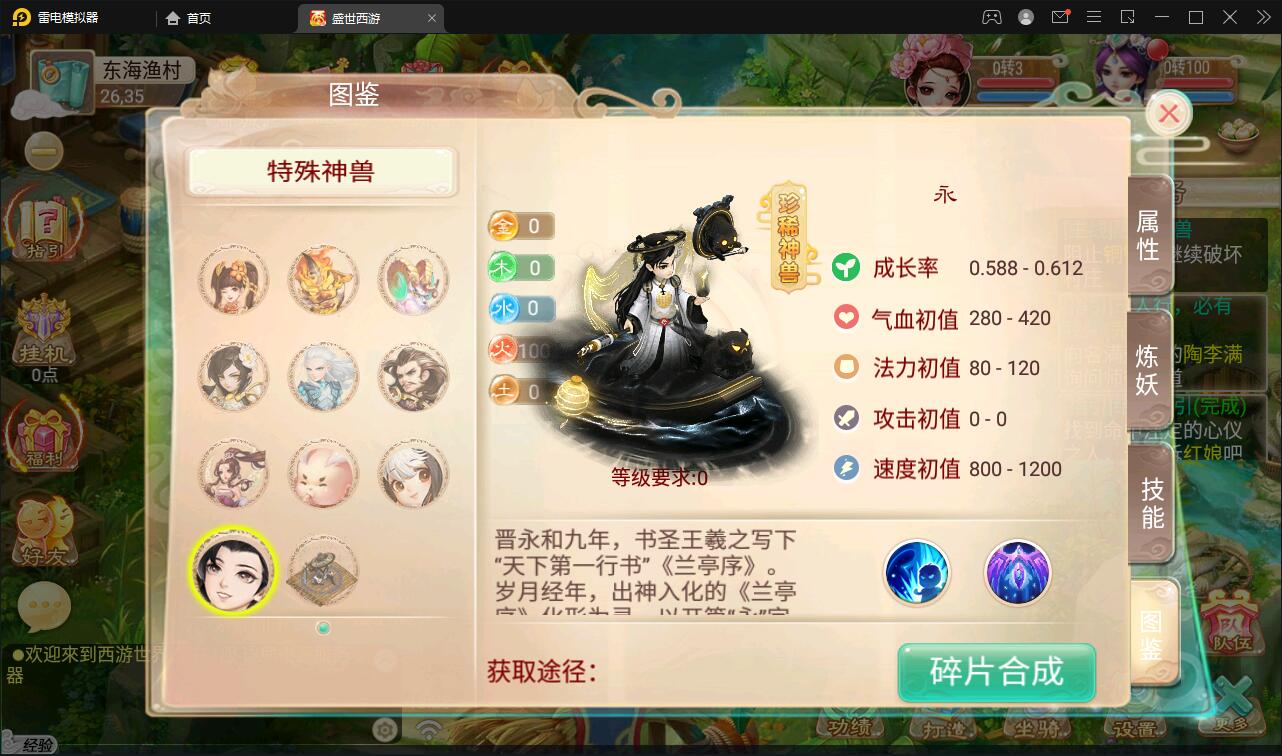
Task: Select the highlighted pet portrait thumbnail
Action: coord(233,570)
